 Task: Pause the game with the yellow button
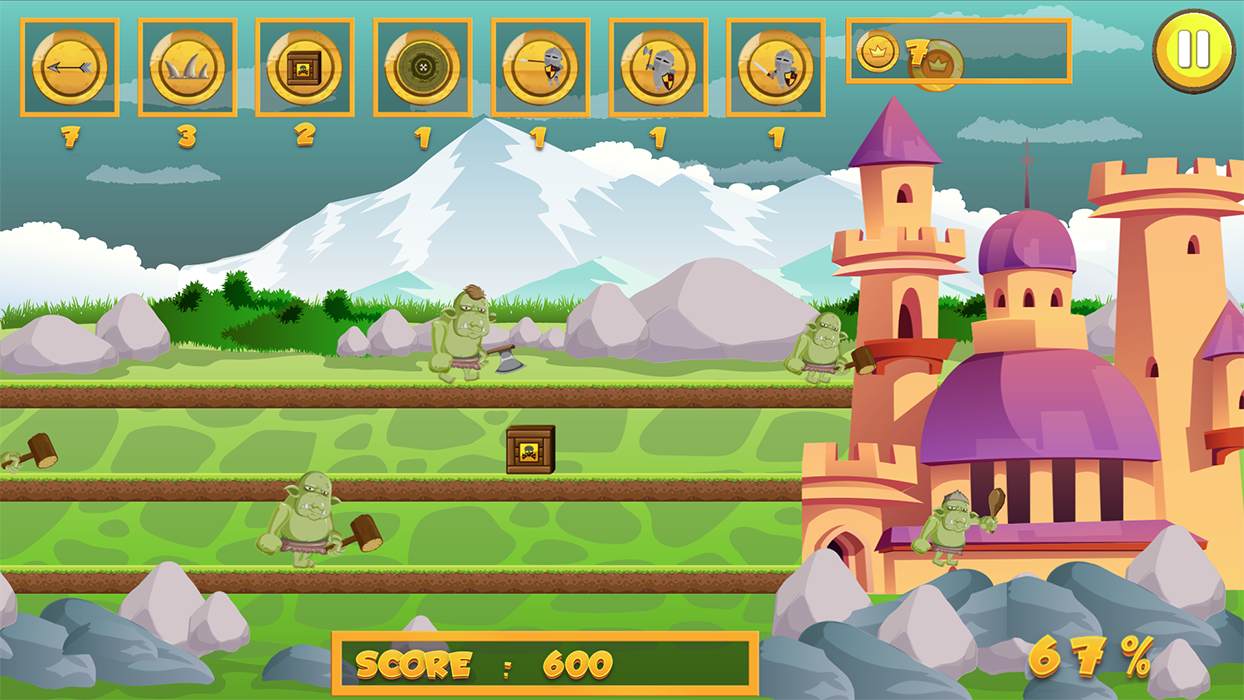click(x=1193, y=50)
